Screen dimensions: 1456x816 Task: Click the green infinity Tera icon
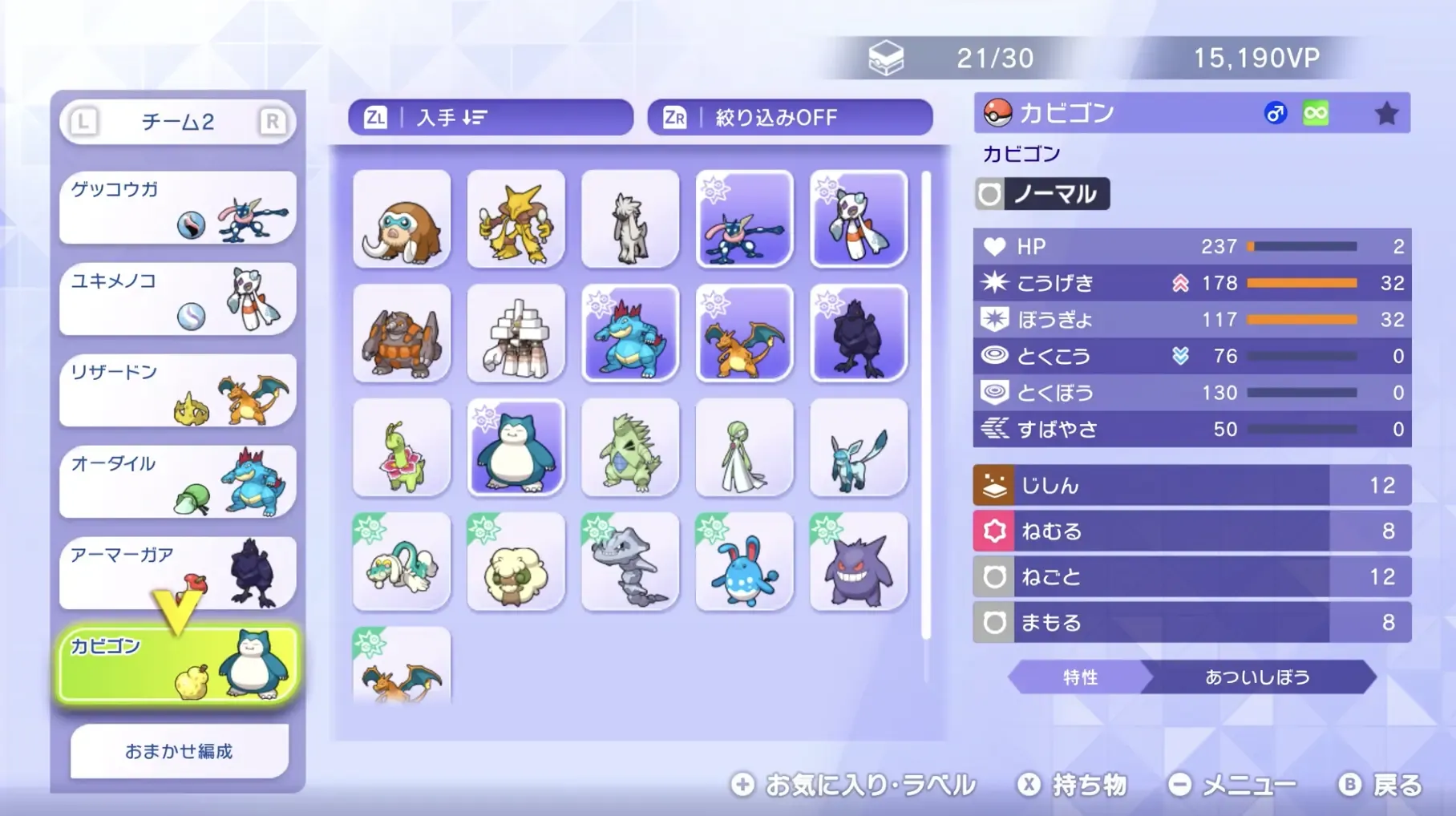(1313, 112)
